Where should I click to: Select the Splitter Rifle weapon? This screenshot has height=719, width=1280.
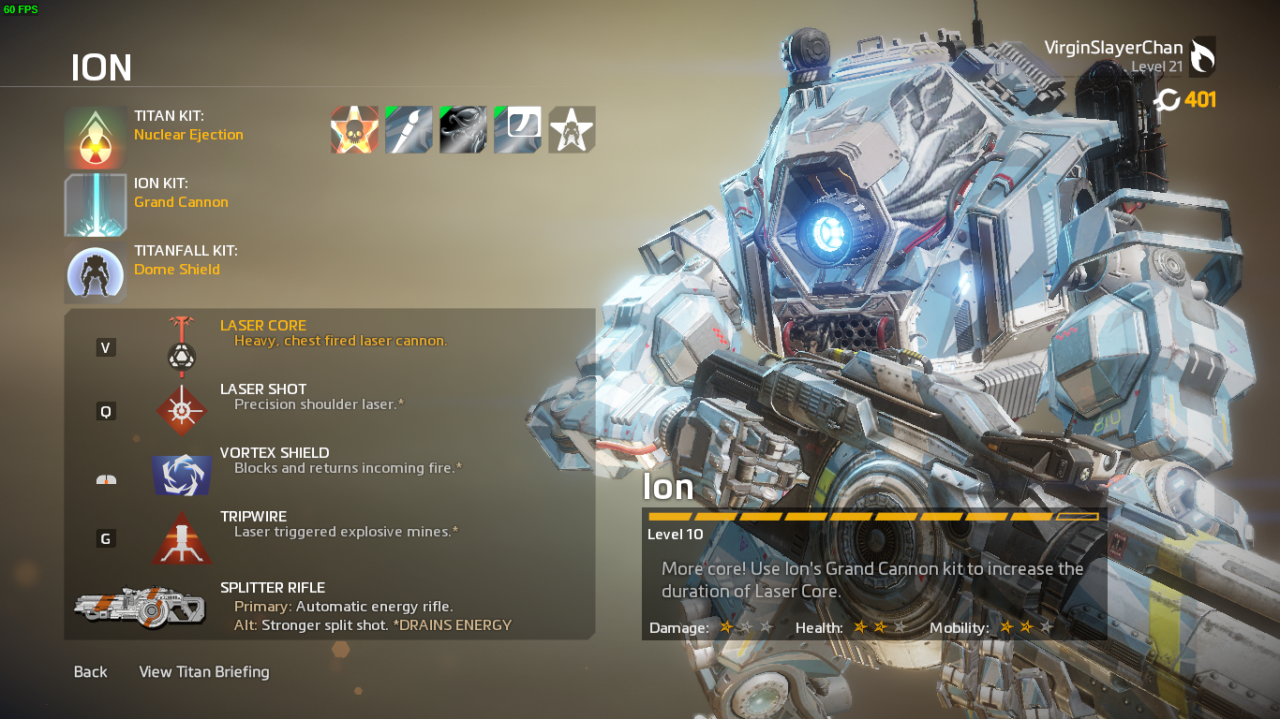pos(330,606)
